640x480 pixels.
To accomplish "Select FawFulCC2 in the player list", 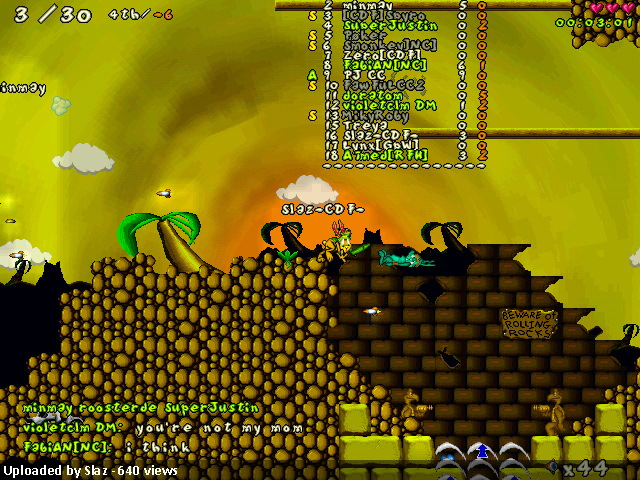I will point(384,85).
